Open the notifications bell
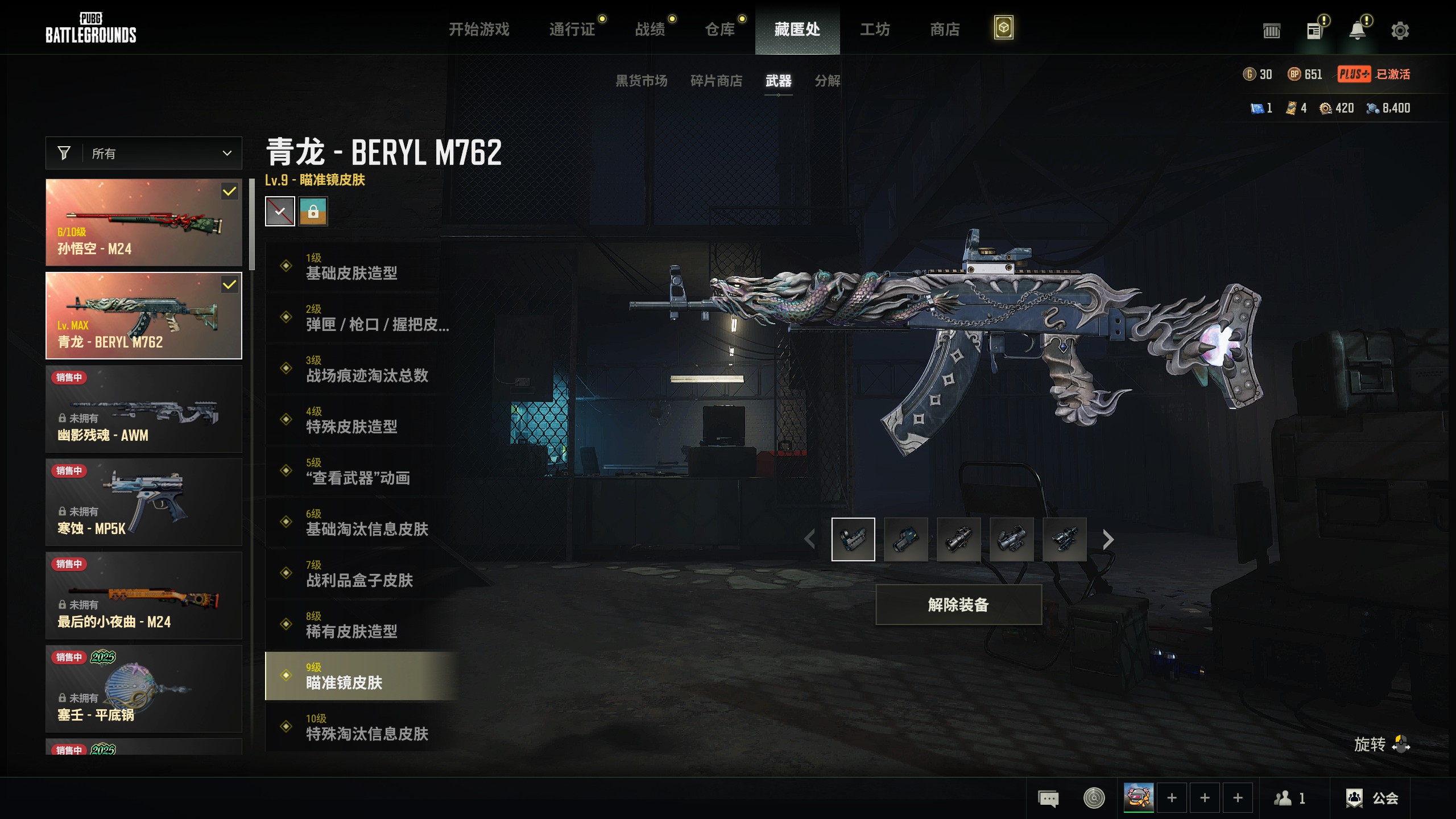This screenshot has width=1456, height=819. point(1358,31)
